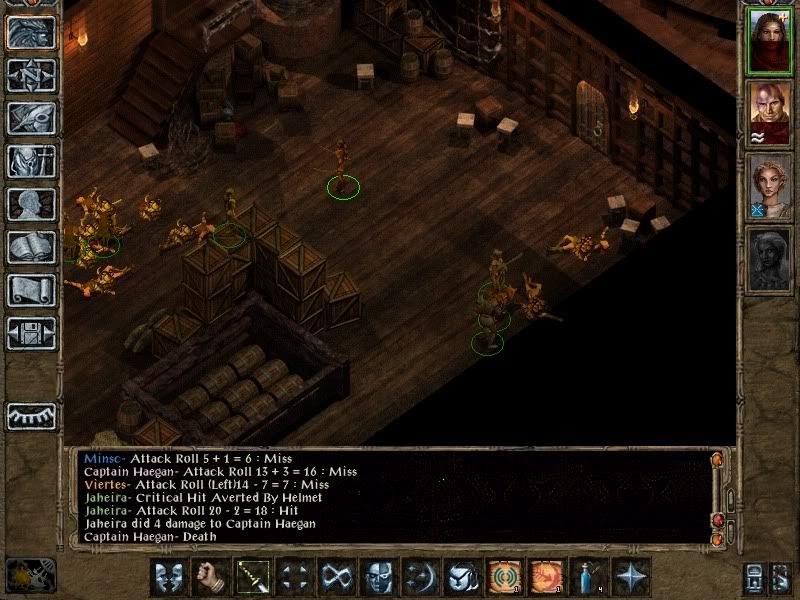The image size is (800, 600).
Task: Activate the four-pointed star ability button
Action: tap(630, 577)
